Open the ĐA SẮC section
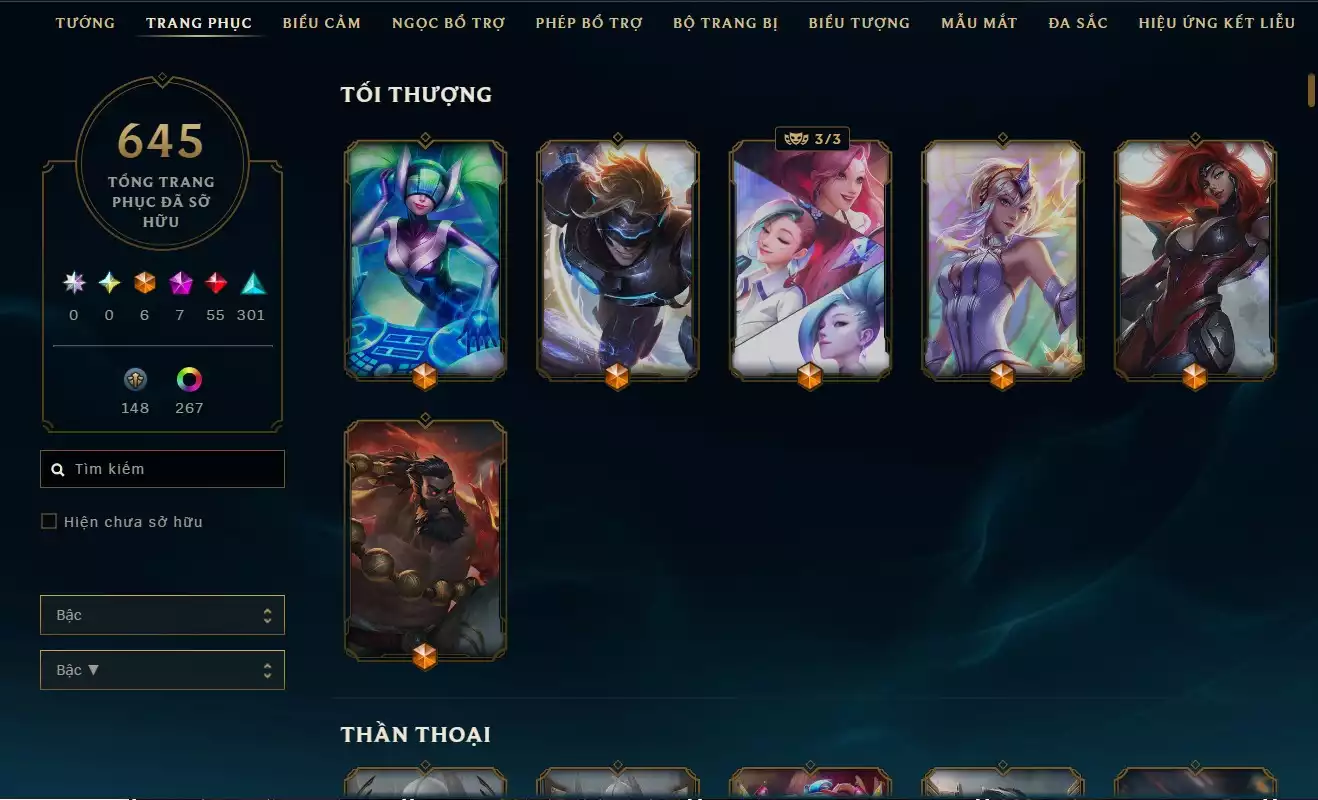The width and height of the screenshot is (1318, 800). point(1076,21)
